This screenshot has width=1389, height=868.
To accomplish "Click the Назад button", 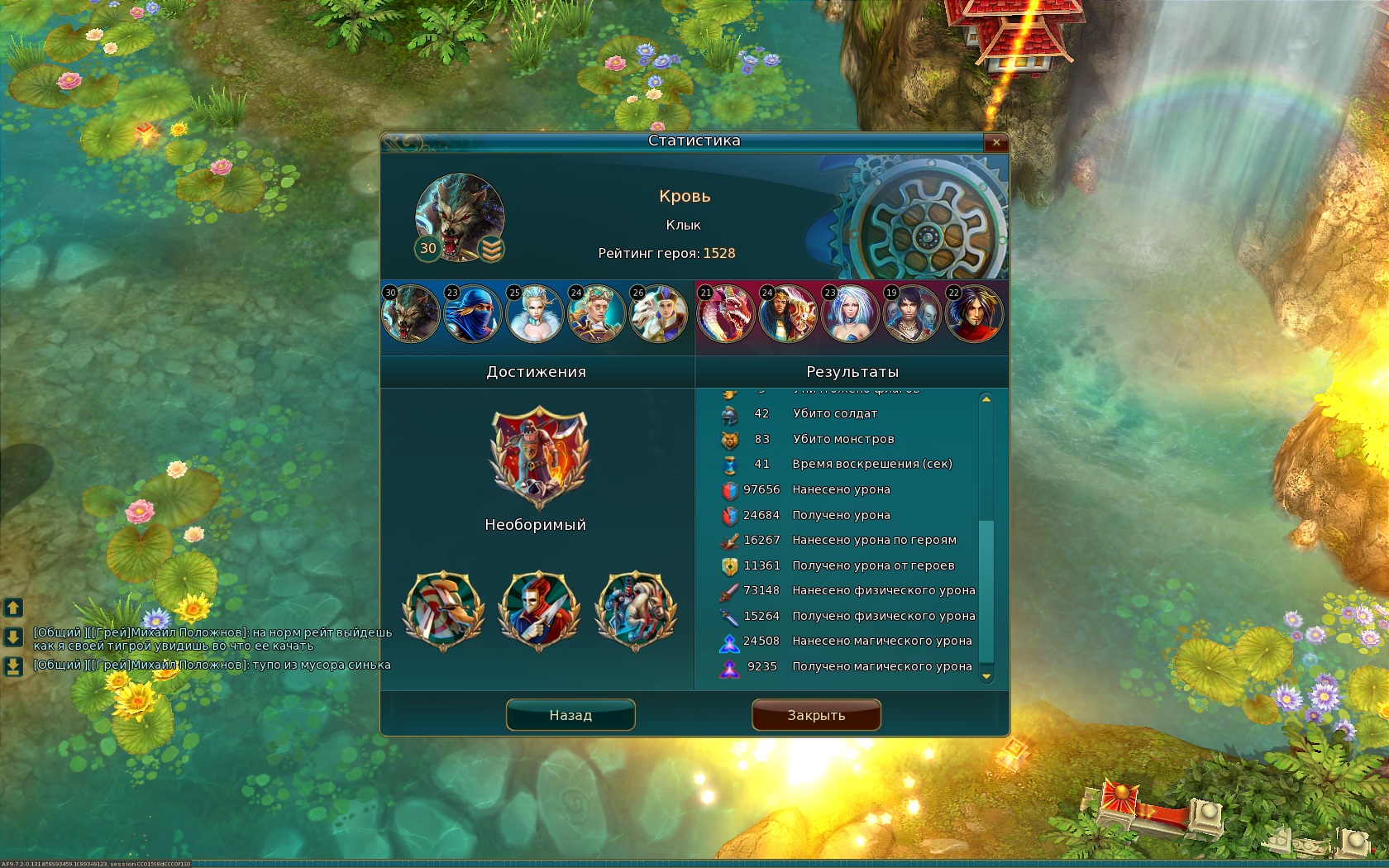I will click(570, 715).
